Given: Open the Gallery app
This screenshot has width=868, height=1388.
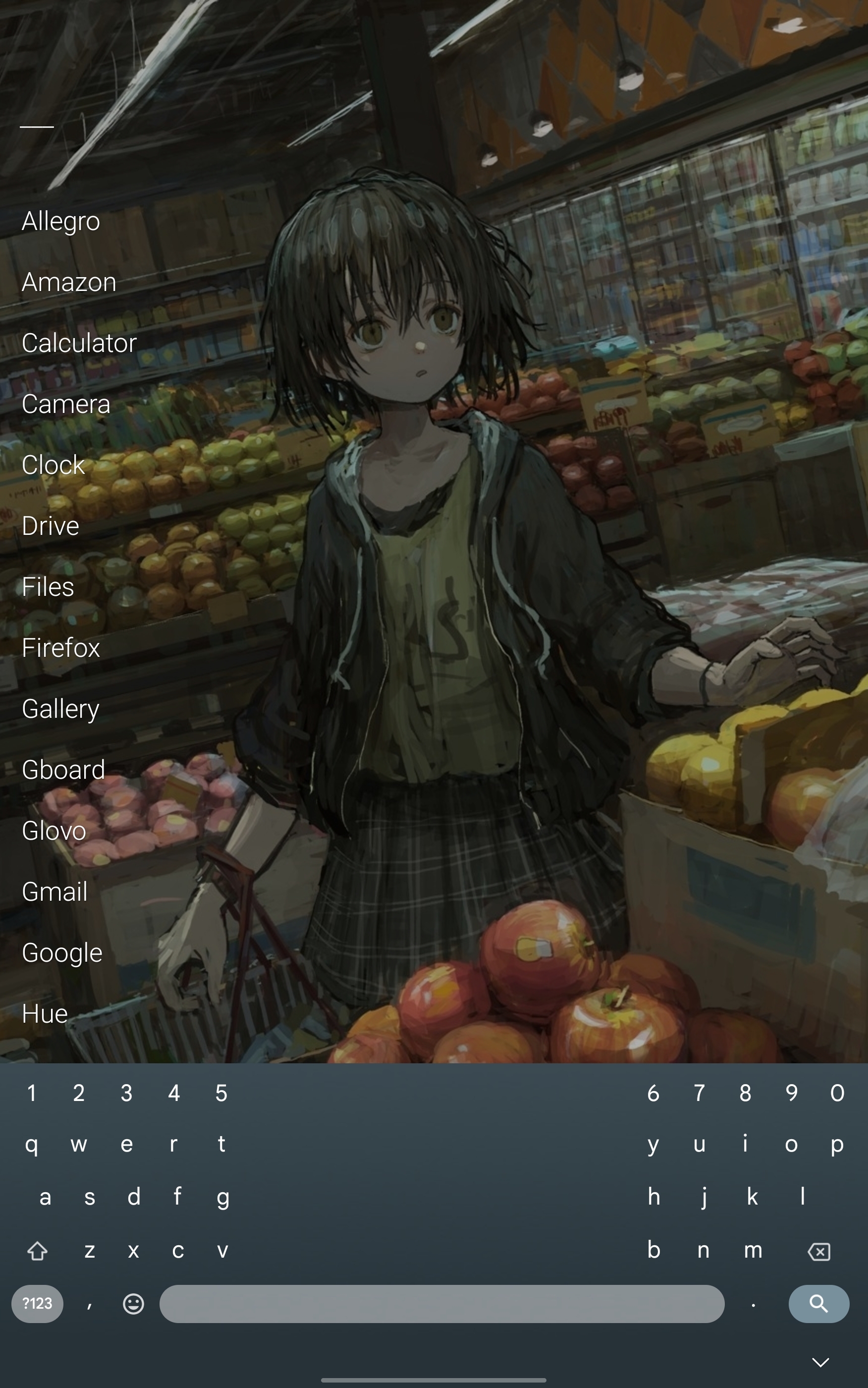Looking at the screenshot, I should [x=61, y=709].
